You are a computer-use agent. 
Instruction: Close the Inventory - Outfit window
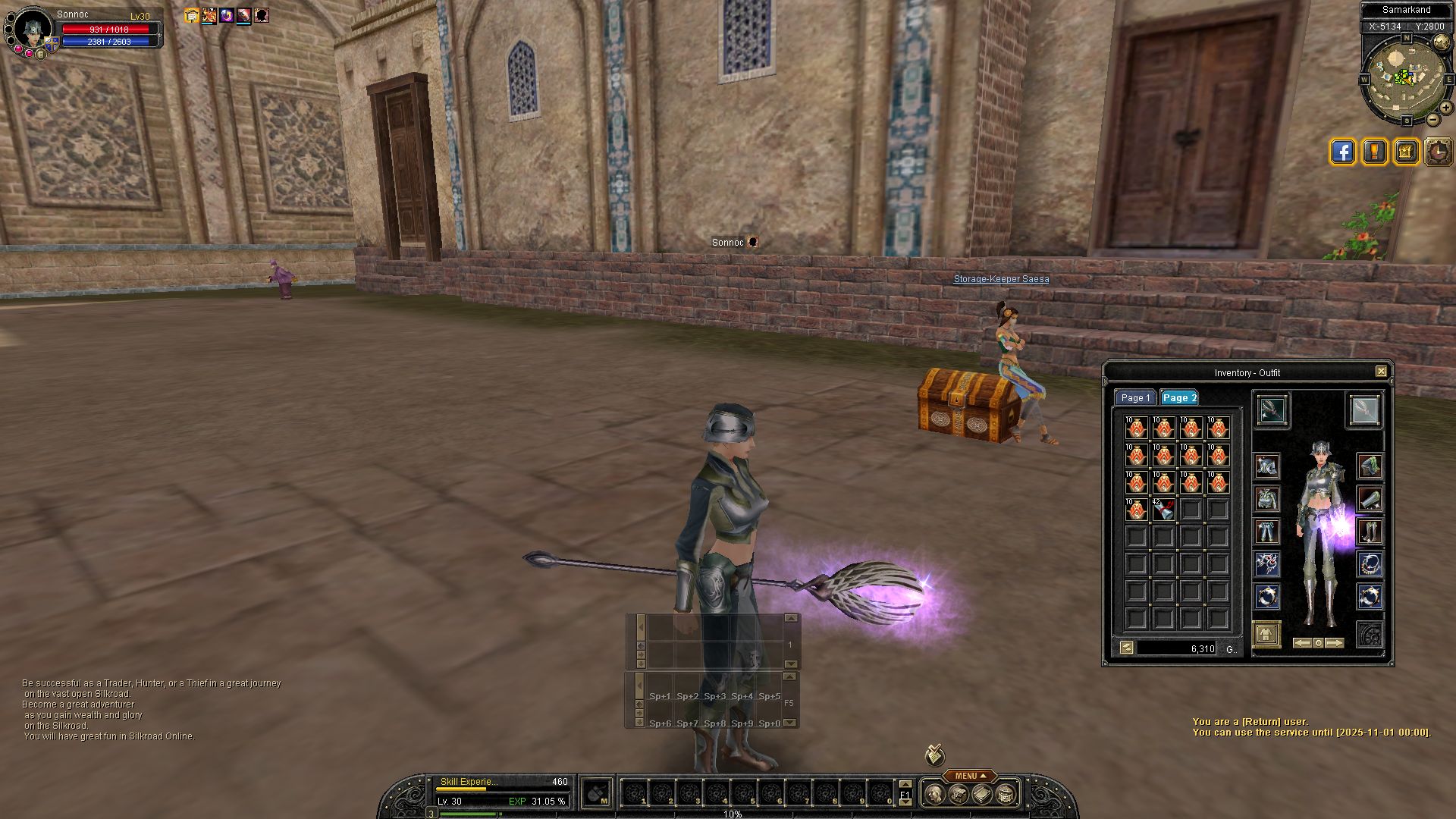(x=1381, y=372)
